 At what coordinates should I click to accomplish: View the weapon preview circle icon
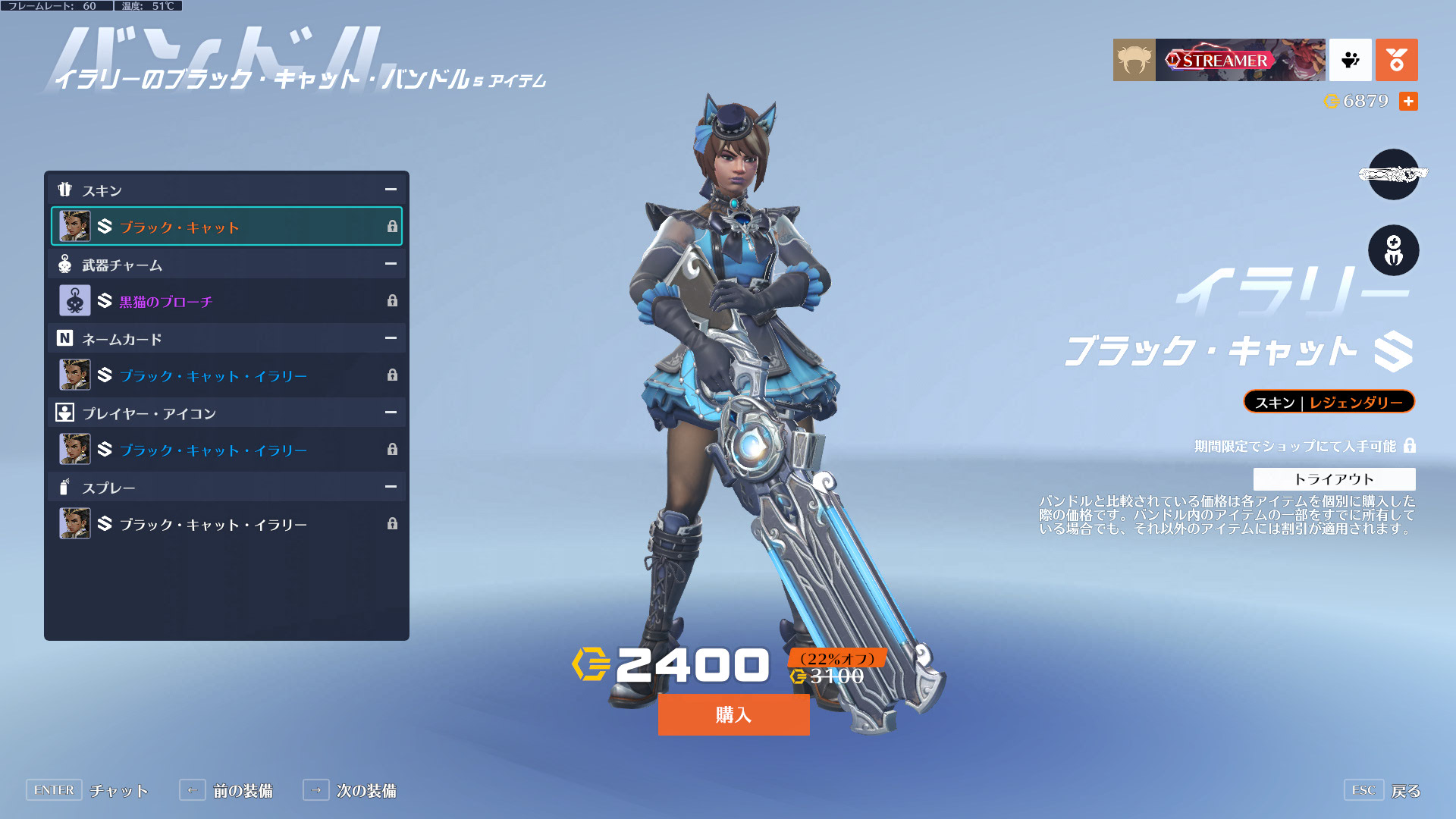tap(1393, 174)
